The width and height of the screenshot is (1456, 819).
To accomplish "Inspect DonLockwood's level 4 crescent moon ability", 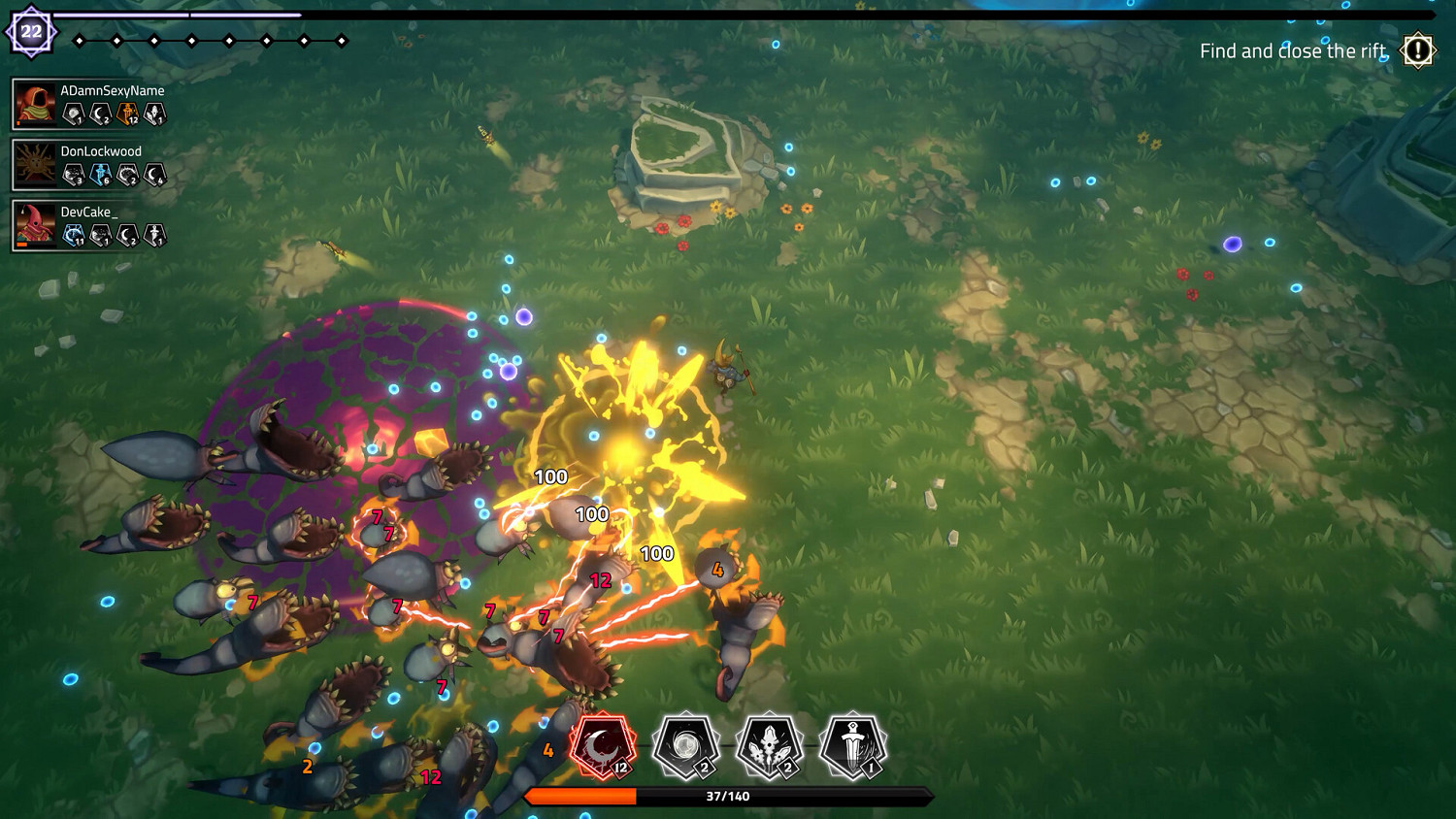I will coord(155,175).
